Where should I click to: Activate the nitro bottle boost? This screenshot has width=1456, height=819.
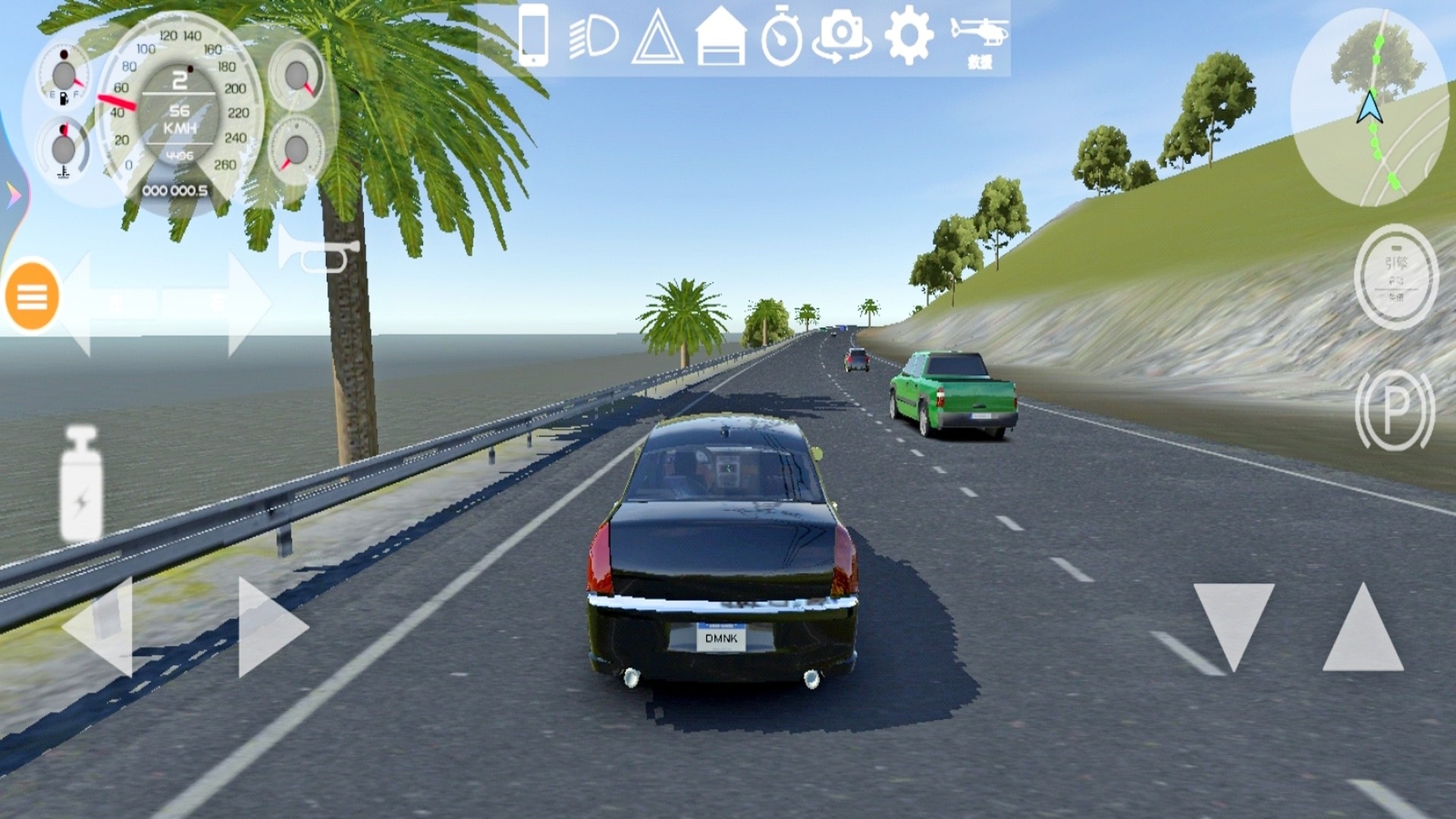click(x=81, y=484)
